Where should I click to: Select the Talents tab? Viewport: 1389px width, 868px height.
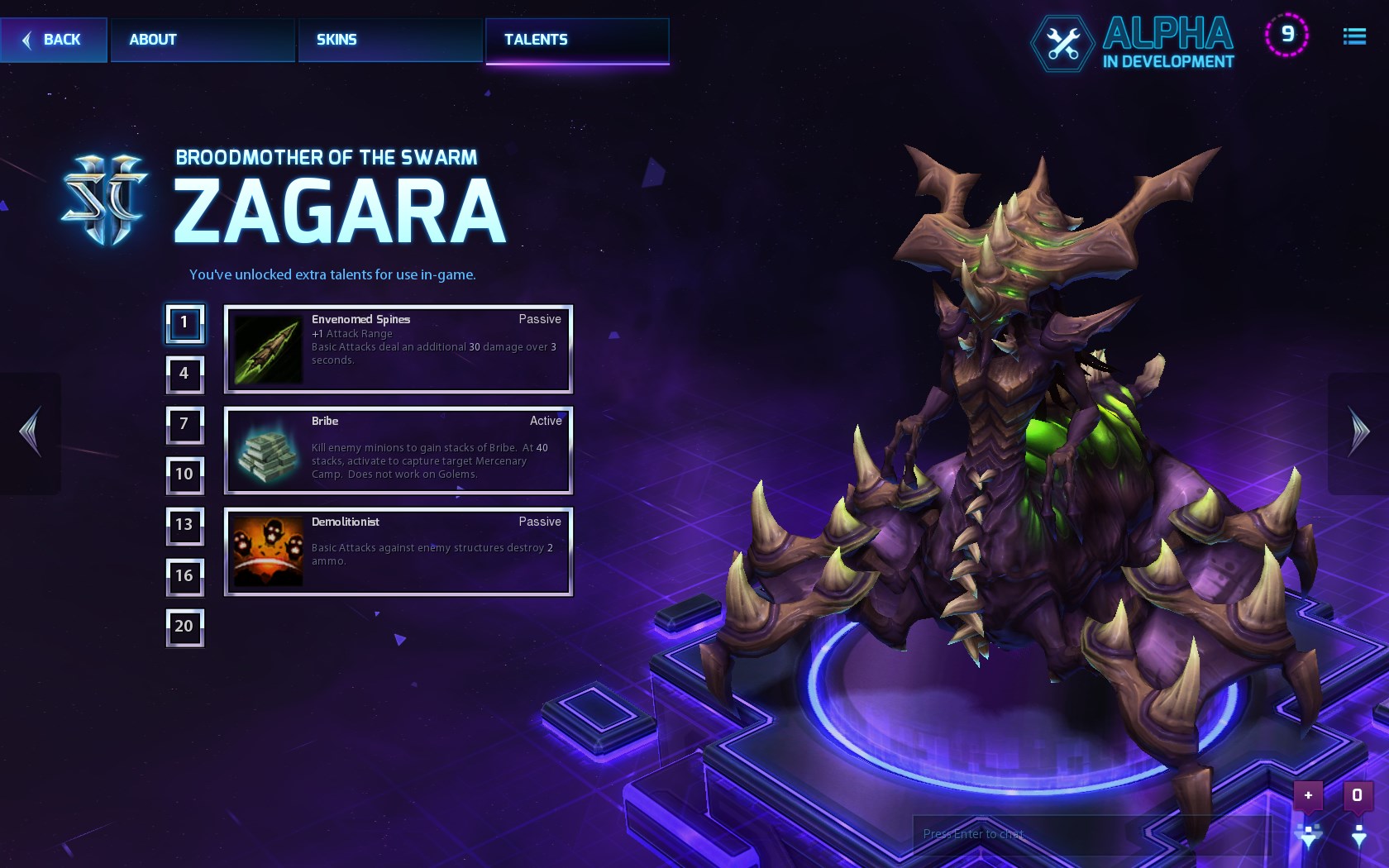click(x=577, y=40)
